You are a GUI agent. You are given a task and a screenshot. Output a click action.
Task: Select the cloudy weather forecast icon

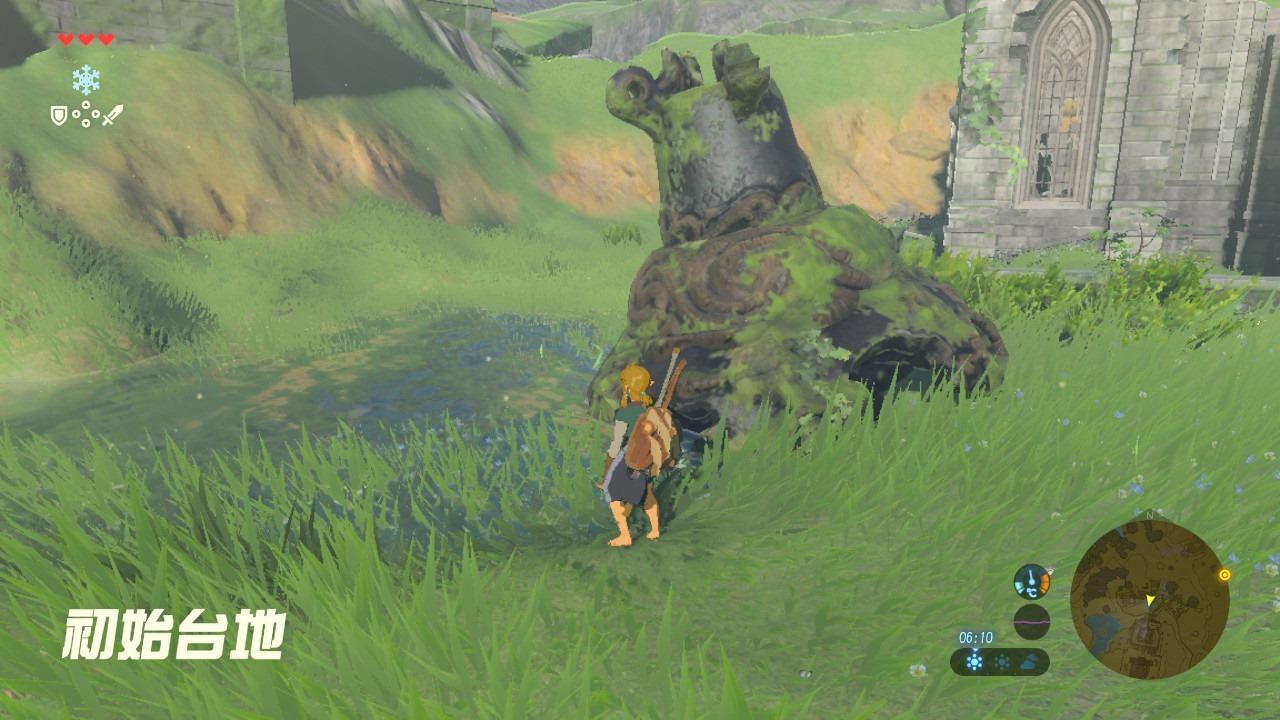pyautogui.click(x=1028, y=662)
